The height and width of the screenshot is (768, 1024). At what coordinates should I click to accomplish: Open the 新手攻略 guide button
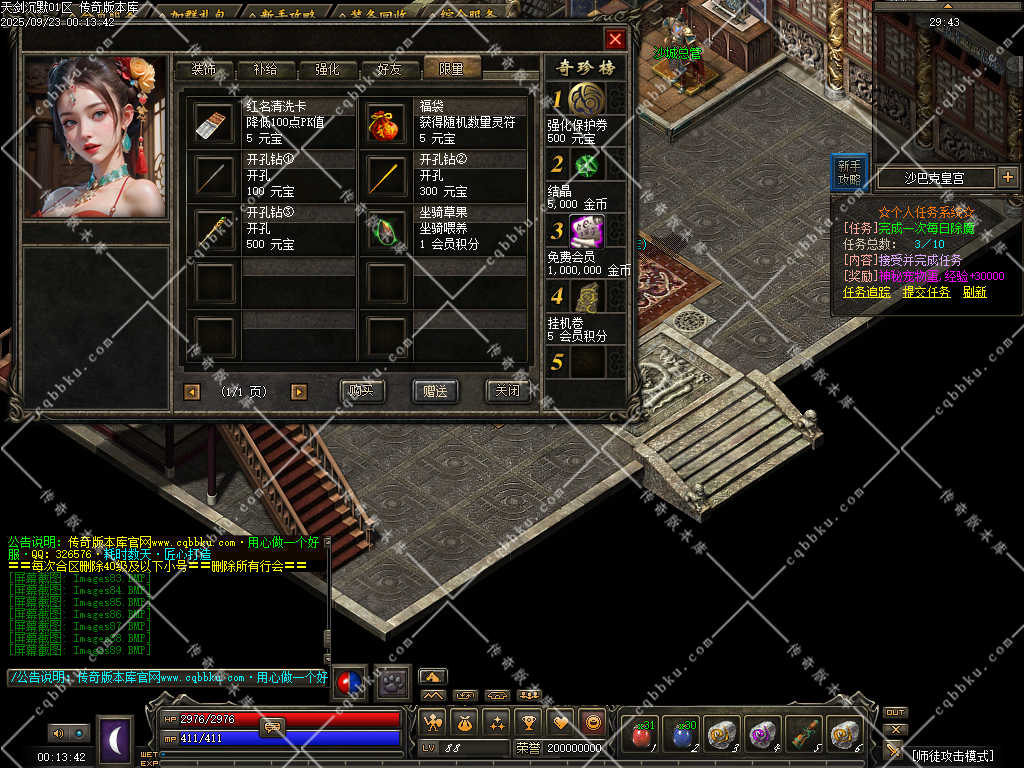(x=849, y=173)
